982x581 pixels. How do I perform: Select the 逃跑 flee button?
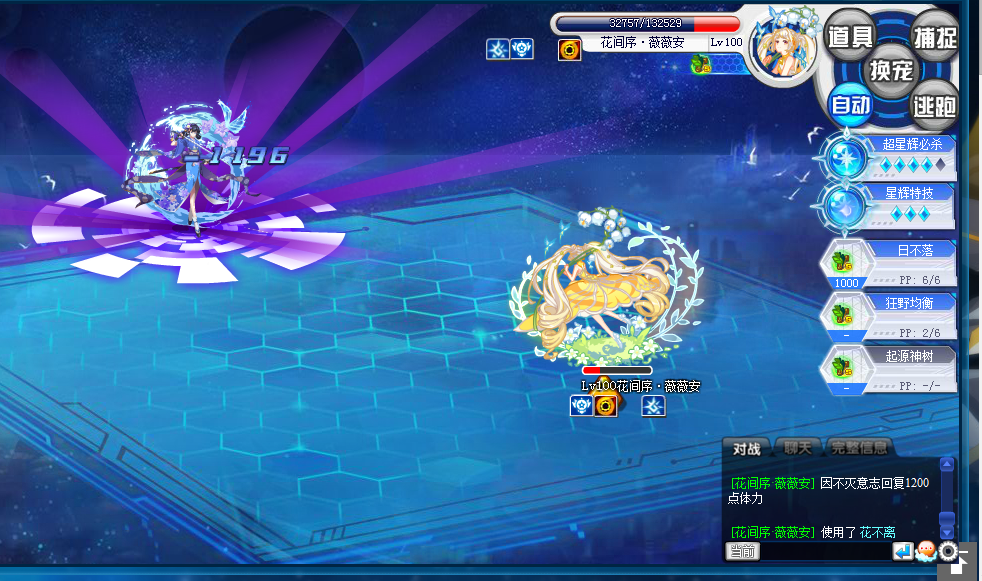tap(934, 104)
